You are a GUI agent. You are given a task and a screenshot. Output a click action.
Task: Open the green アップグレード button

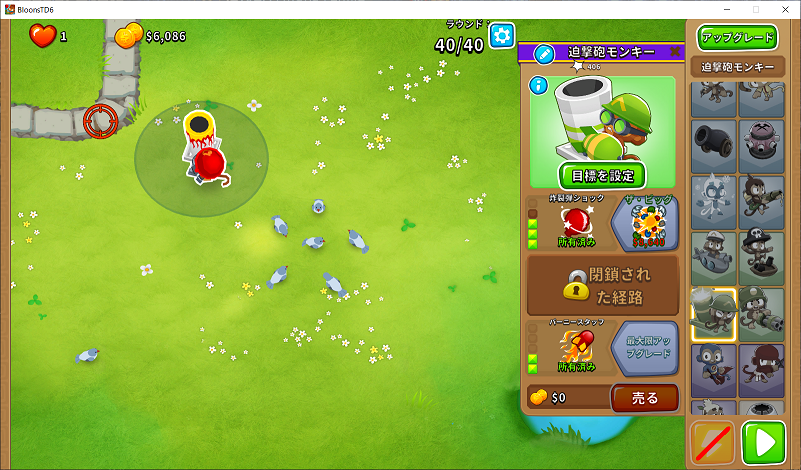[738, 38]
